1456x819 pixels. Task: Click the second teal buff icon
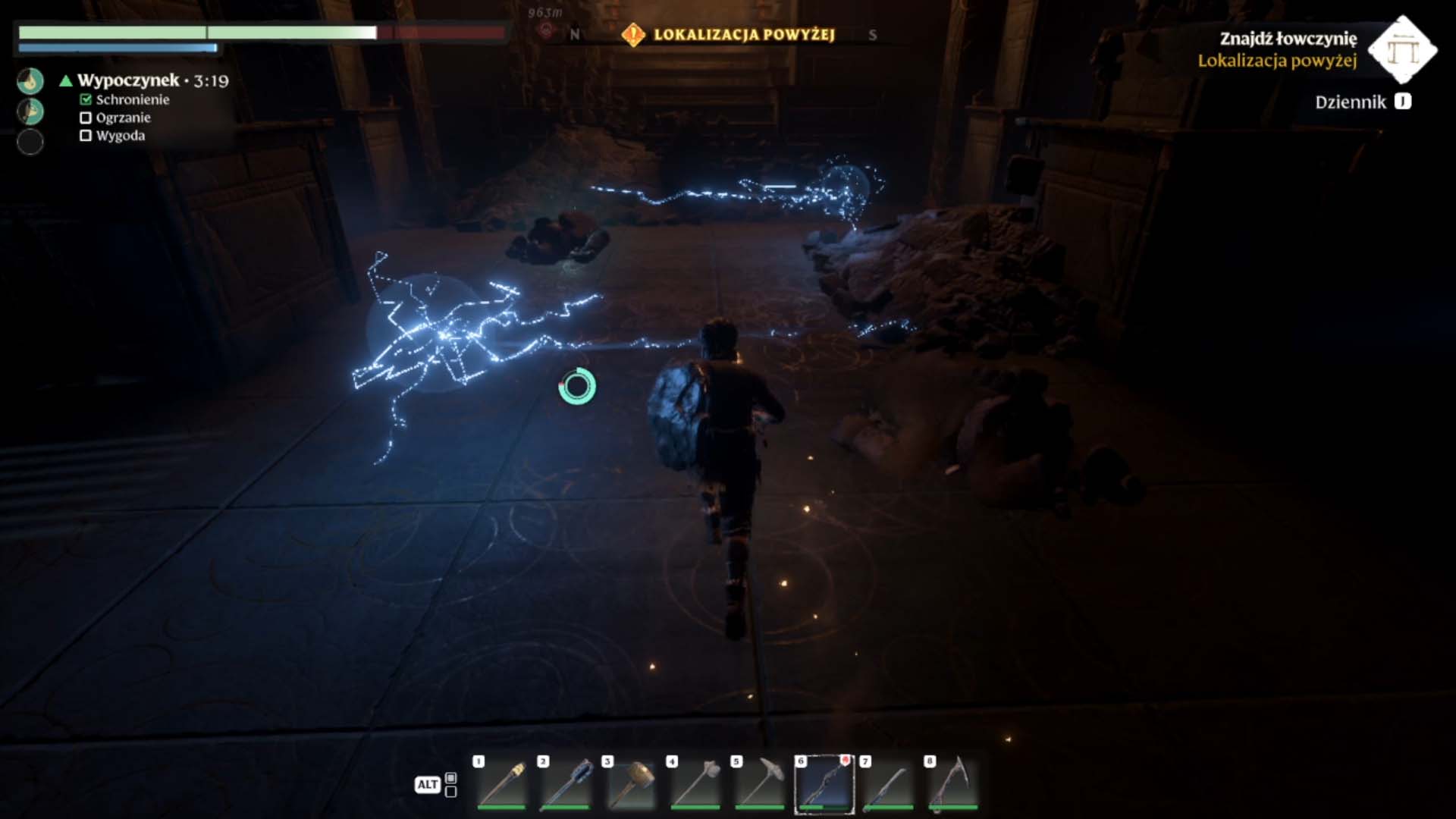[x=30, y=111]
